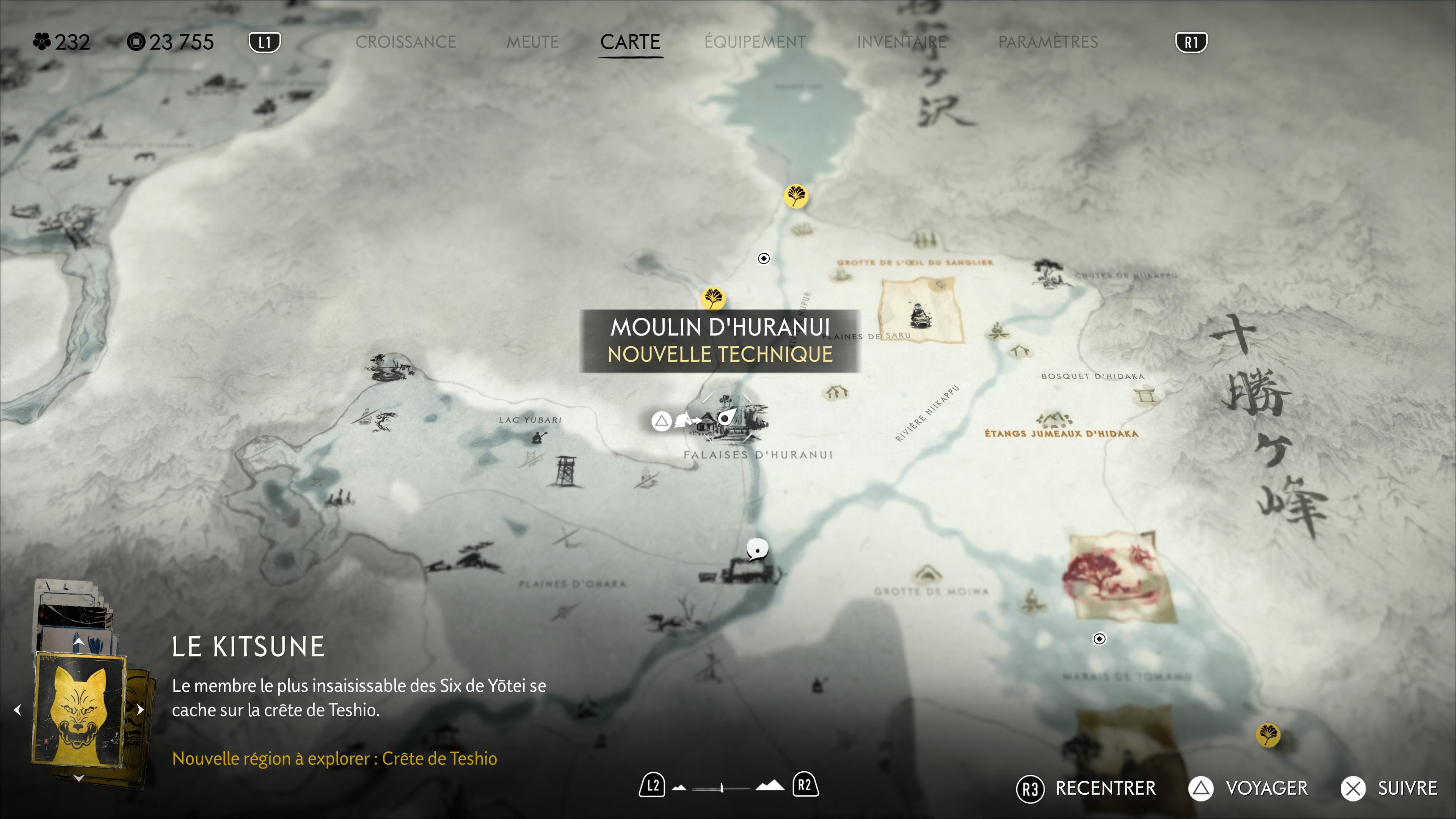Select the Carte tab
This screenshot has height=819, width=1456.
[x=630, y=42]
